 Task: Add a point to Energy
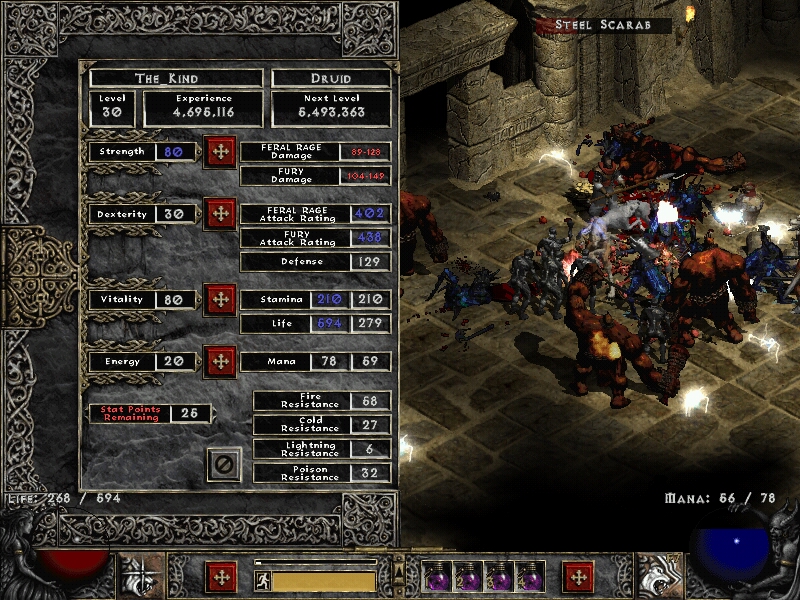click(x=219, y=361)
